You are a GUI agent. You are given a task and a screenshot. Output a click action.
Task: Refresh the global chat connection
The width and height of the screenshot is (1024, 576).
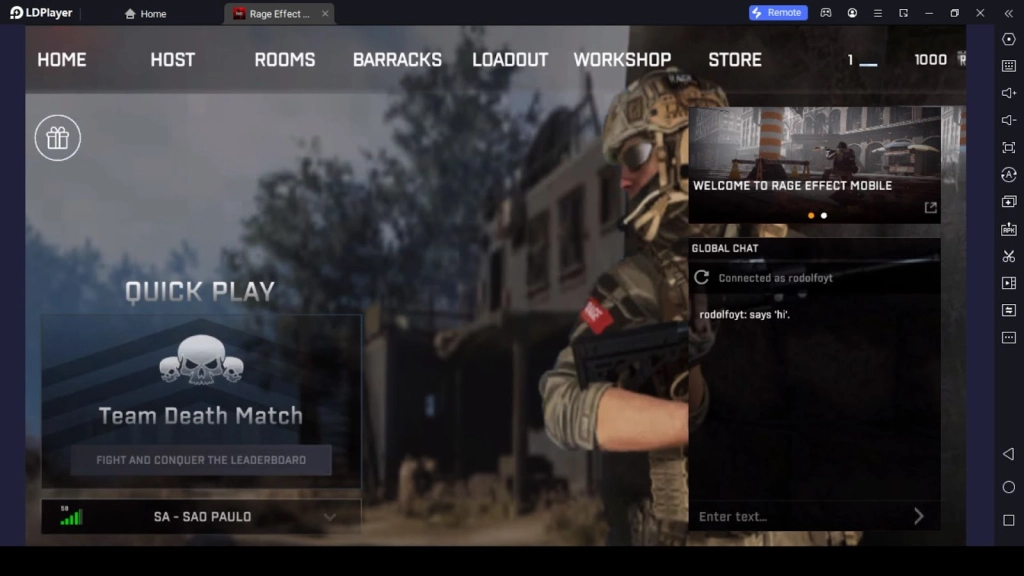tap(702, 278)
